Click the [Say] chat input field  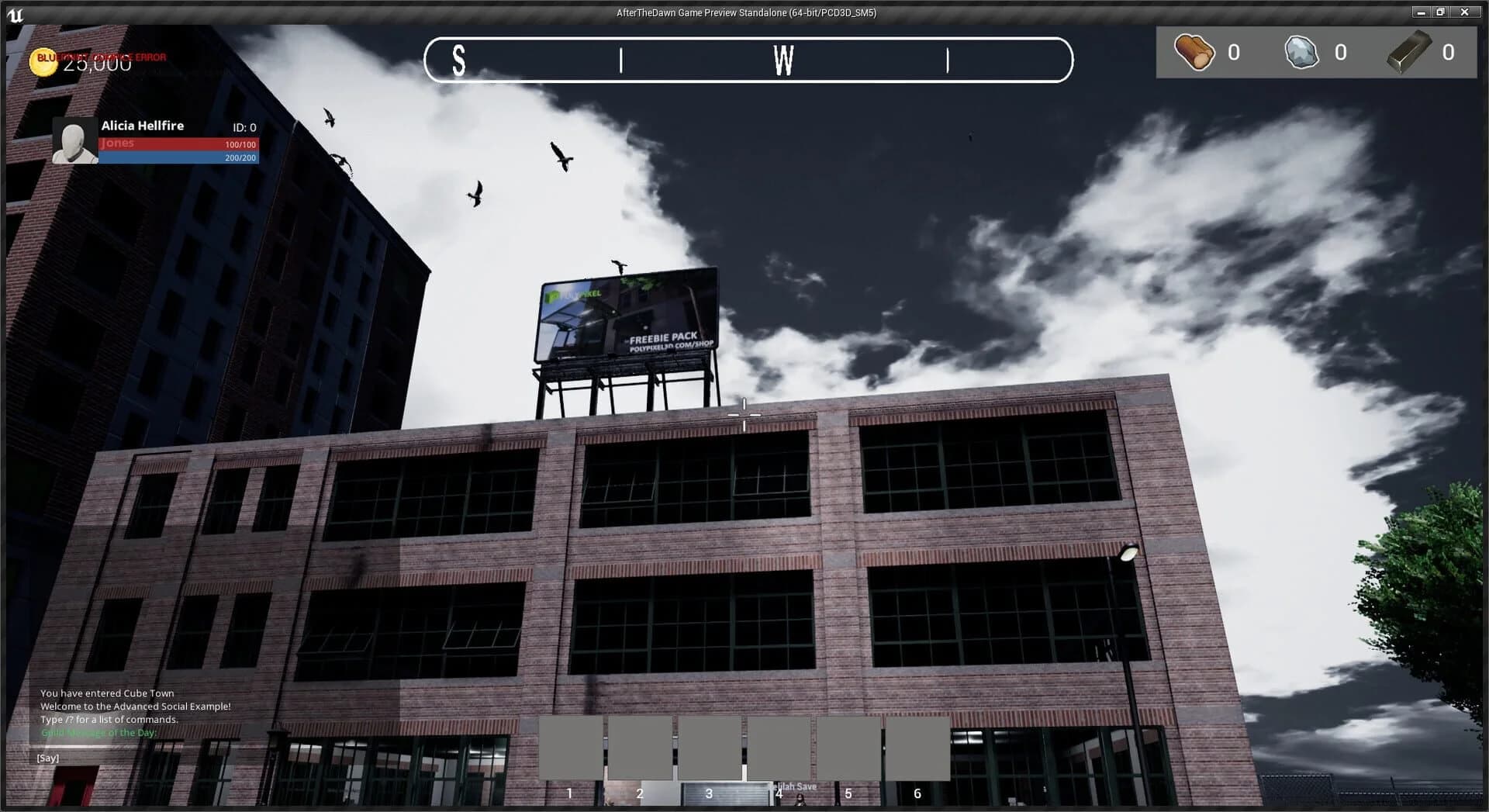[x=48, y=757]
